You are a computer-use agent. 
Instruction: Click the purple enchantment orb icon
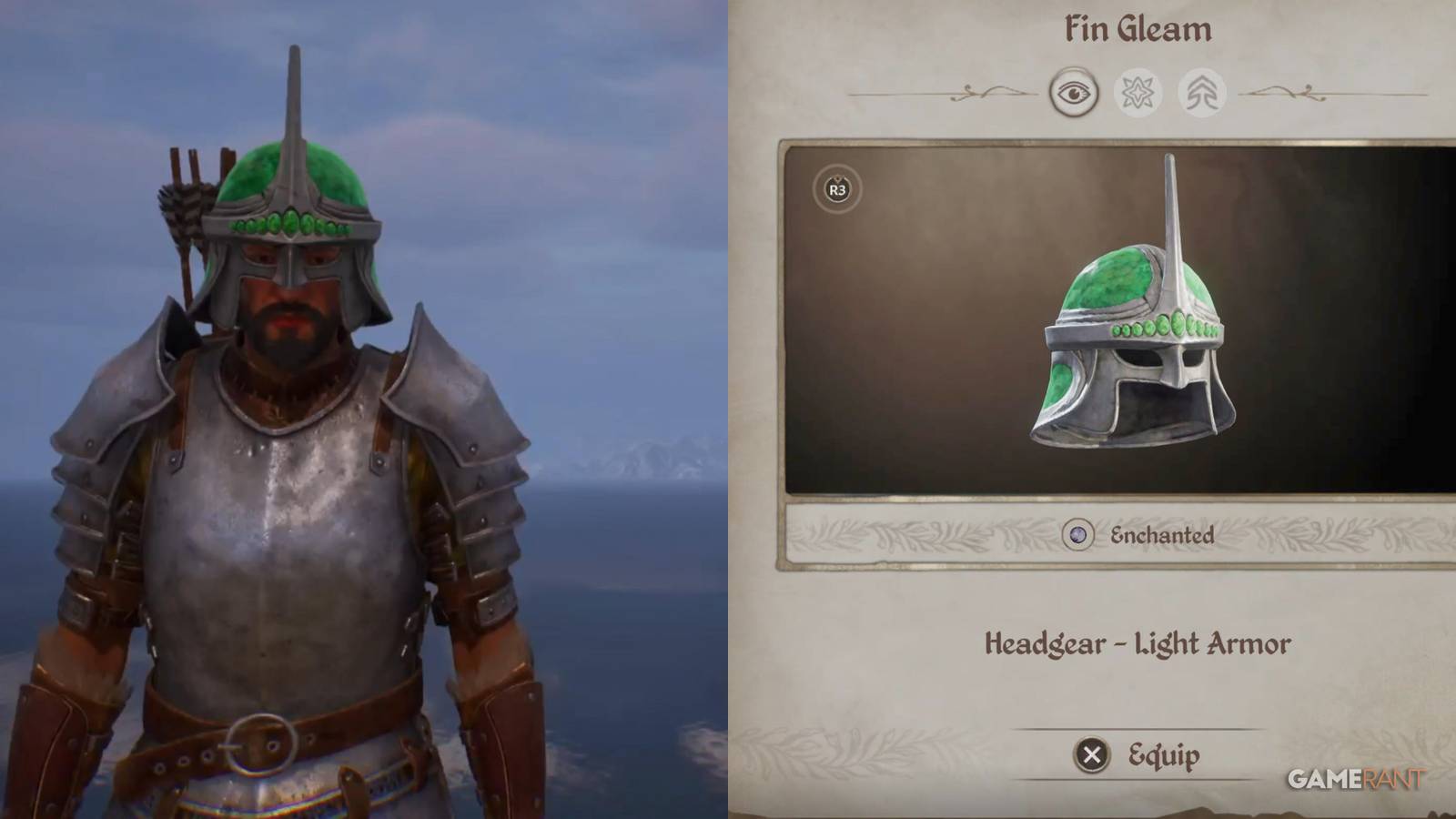click(1079, 535)
